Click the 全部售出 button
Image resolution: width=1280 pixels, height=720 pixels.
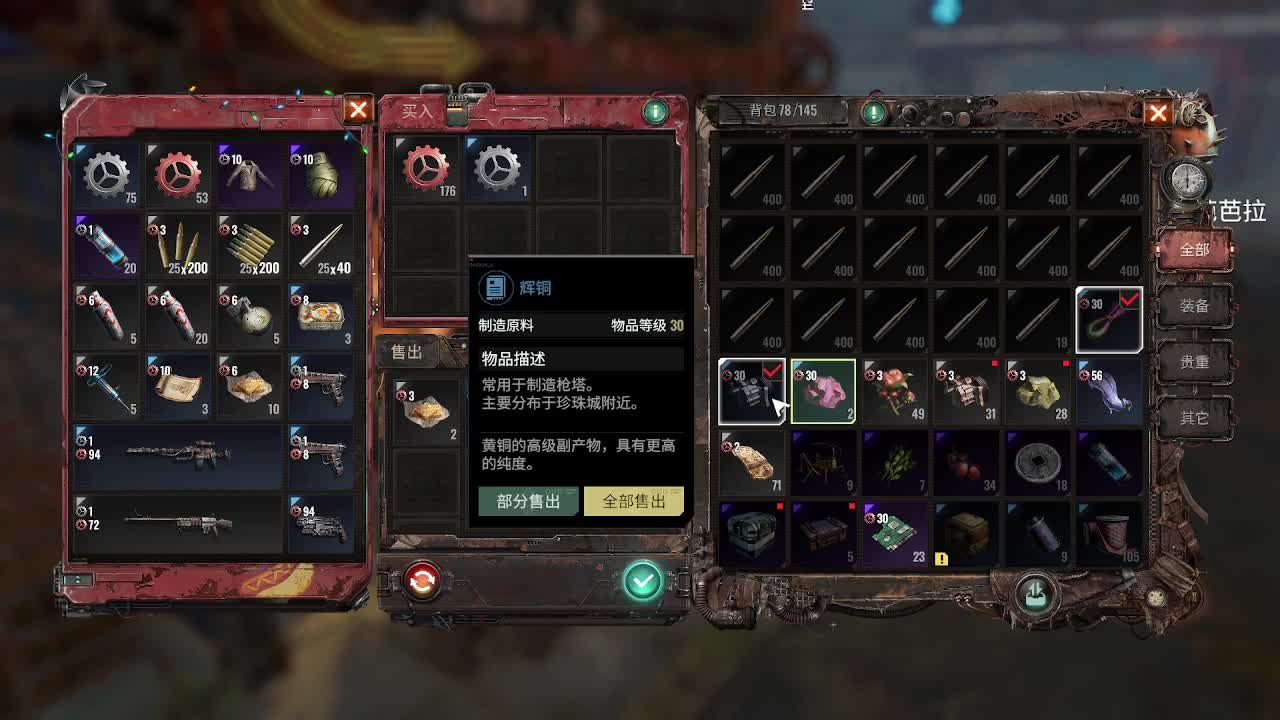(633, 500)
